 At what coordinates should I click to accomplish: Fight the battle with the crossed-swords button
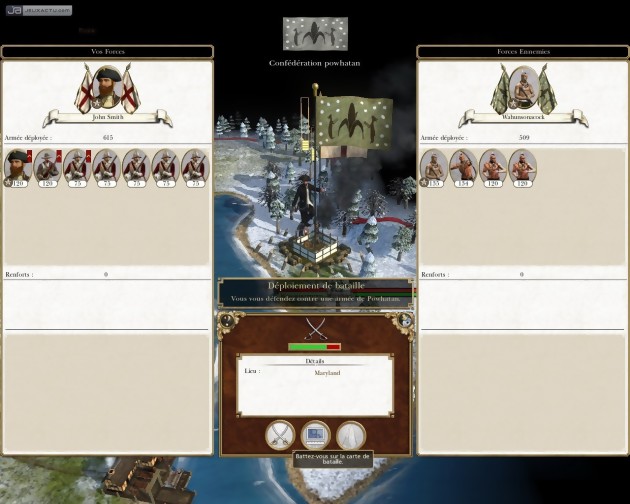[x=280, y=435]
